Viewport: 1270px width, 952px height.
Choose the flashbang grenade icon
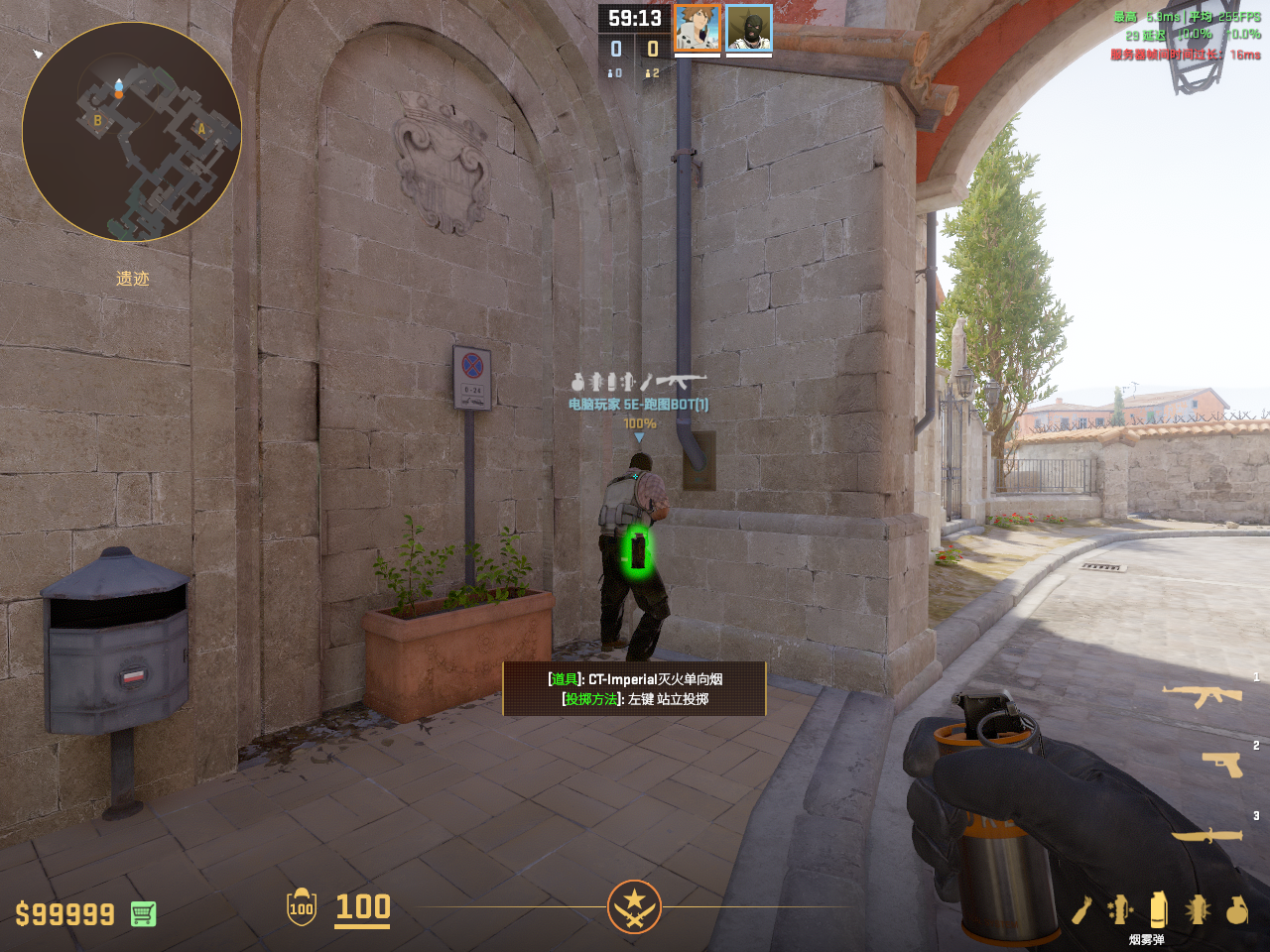point(1198,909)
